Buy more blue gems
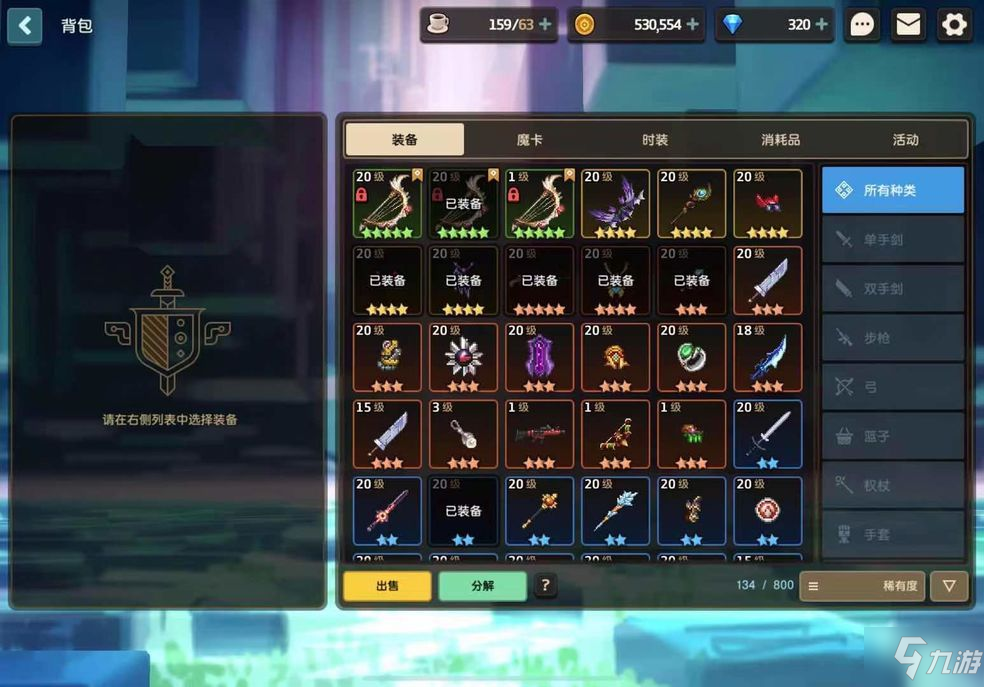Image resolution: width=984 pixels, height=687 pixels. click(x=822, y=25)
